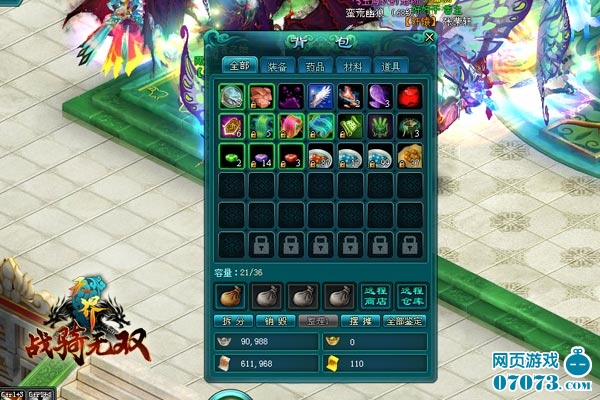Open the 远程仓库 remote warehouse

tap(410, 294)
